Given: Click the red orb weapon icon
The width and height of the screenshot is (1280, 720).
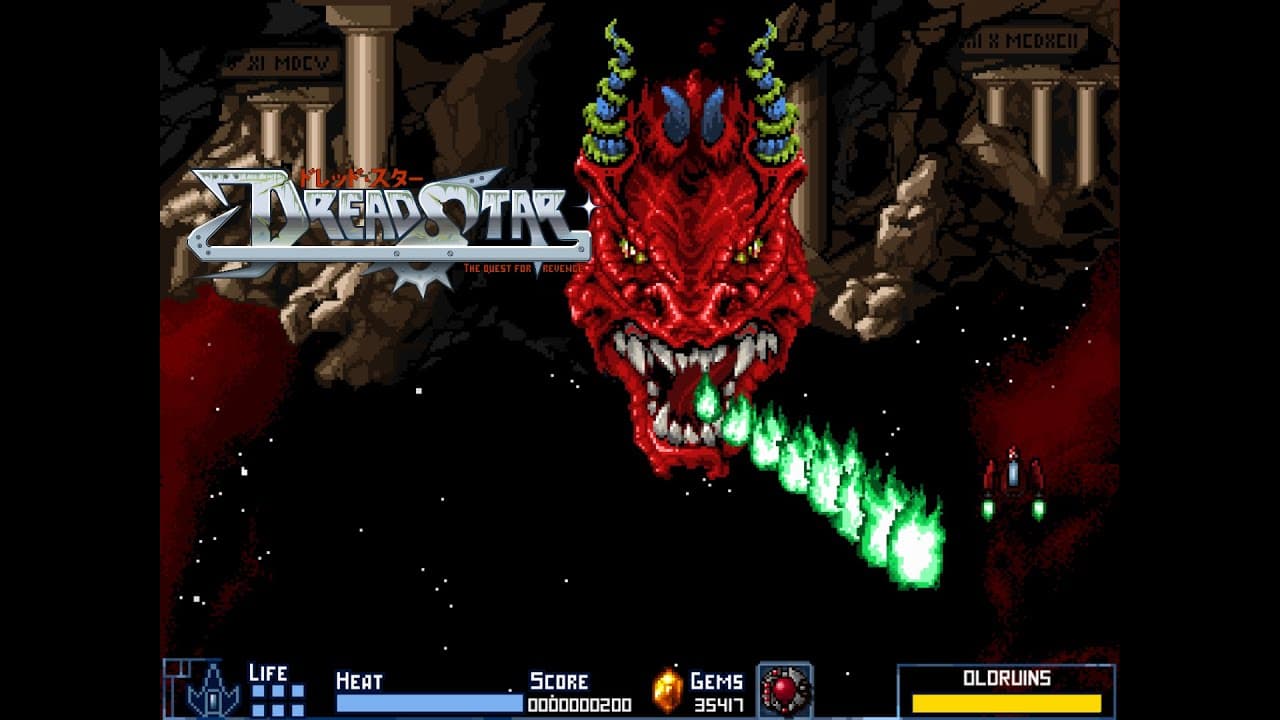Looking at the screenshot, I should pos(784,690).
